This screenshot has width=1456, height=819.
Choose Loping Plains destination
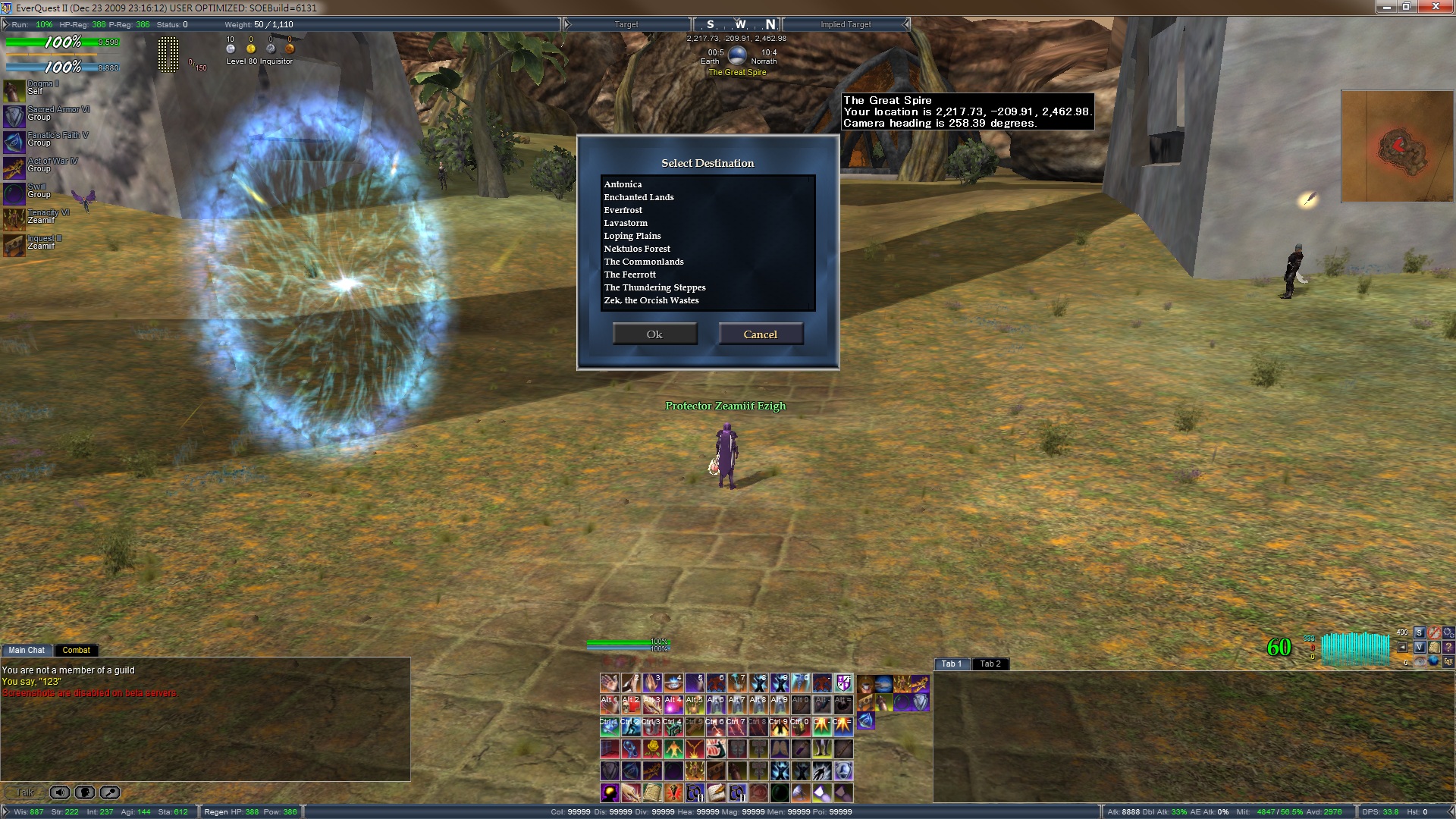pyautogui.click(x=632, y=236)
